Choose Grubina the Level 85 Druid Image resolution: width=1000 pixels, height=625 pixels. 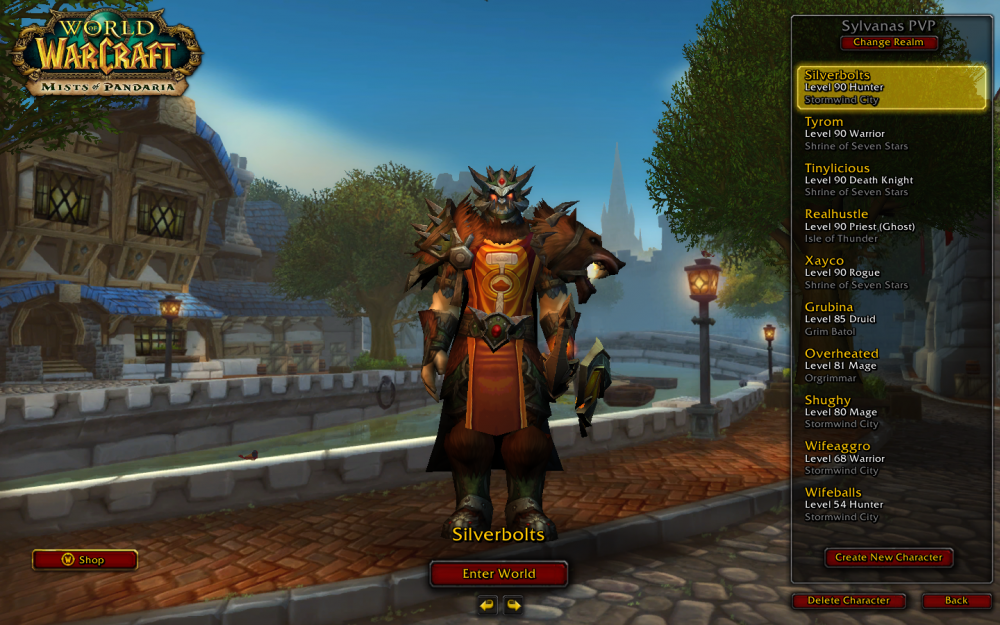[x=892, y=319]
